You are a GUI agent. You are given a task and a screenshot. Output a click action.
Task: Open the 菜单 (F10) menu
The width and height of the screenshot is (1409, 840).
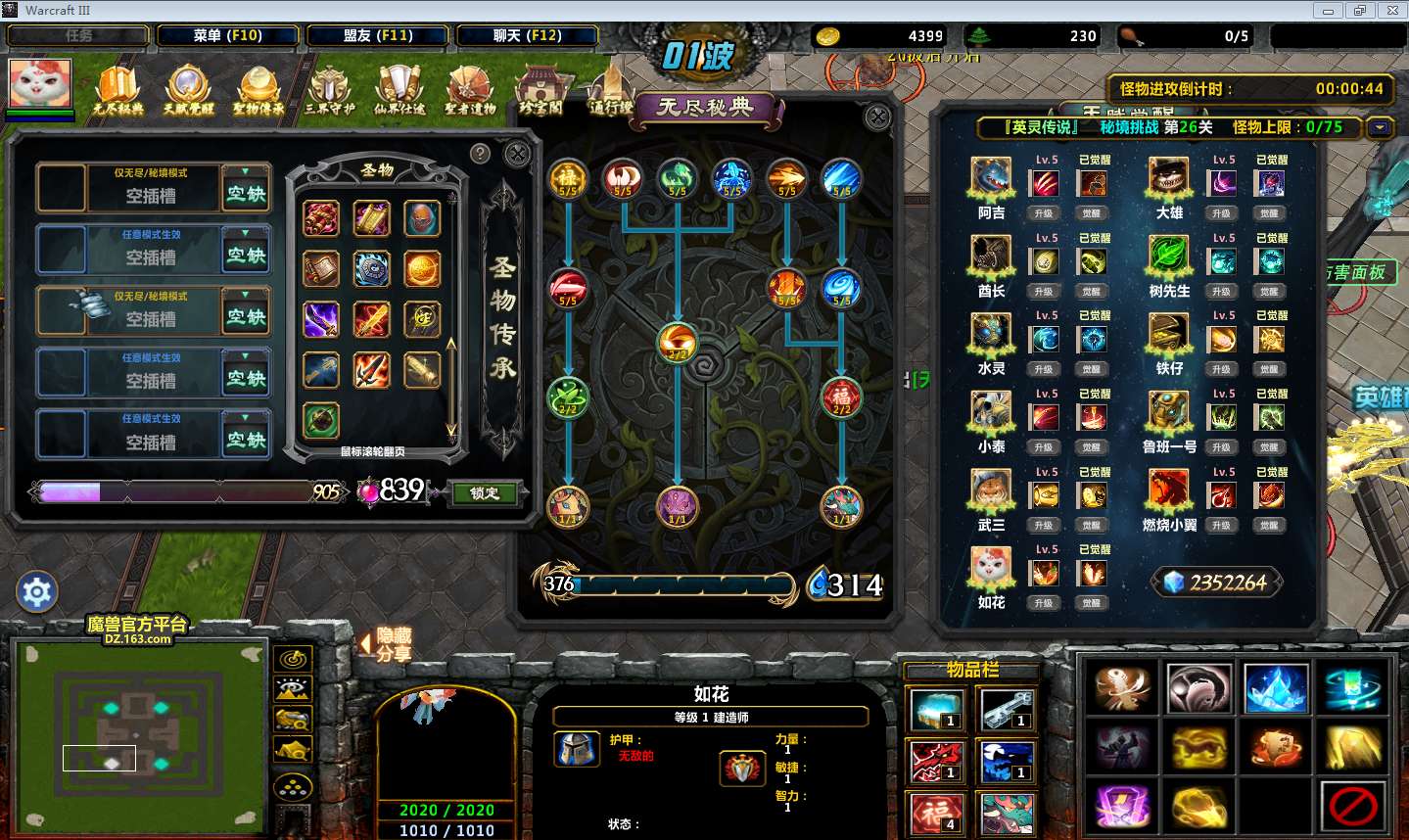[x=227, y=35]
